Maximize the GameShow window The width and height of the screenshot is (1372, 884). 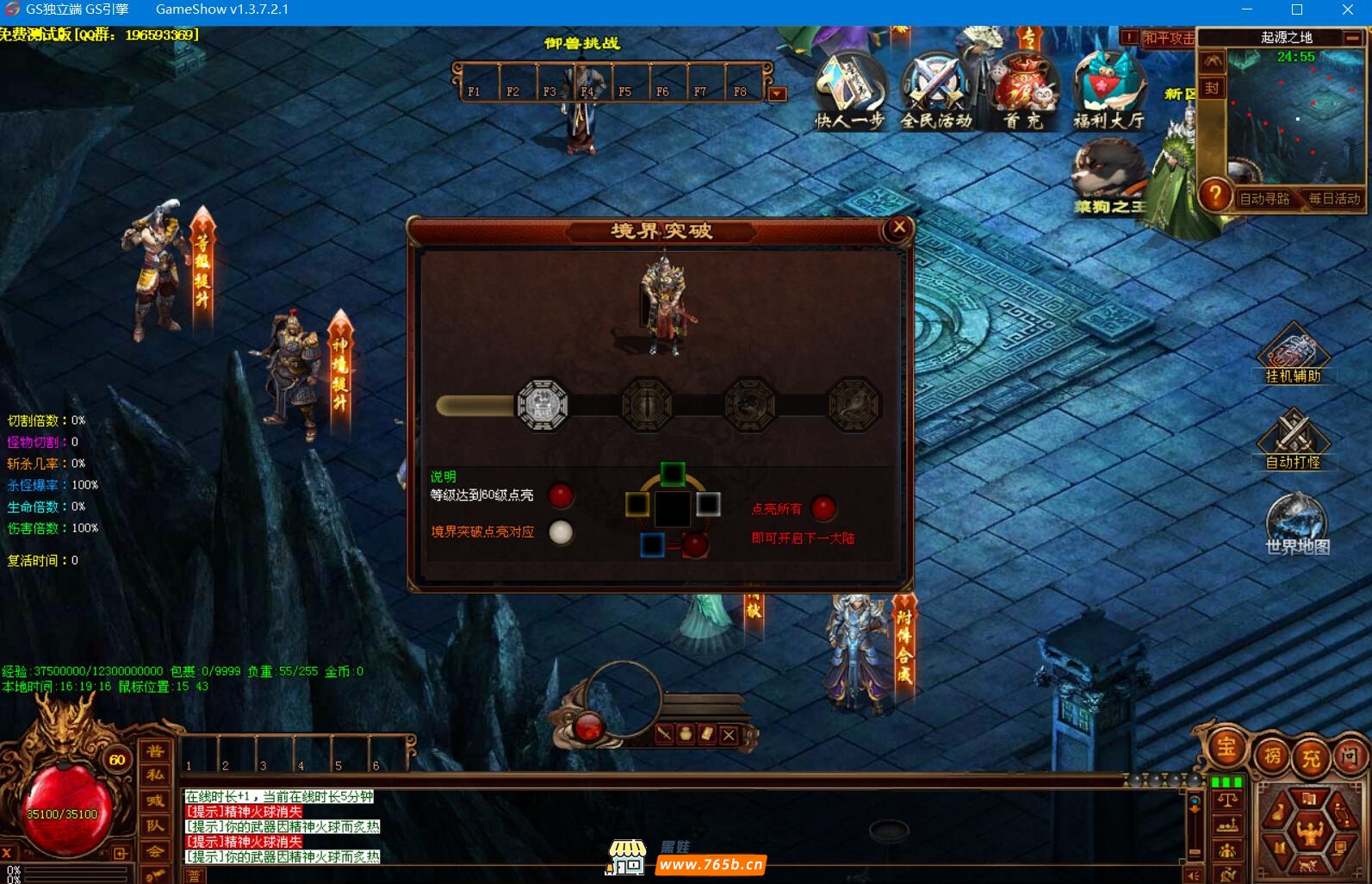[x=1297, y=10]
